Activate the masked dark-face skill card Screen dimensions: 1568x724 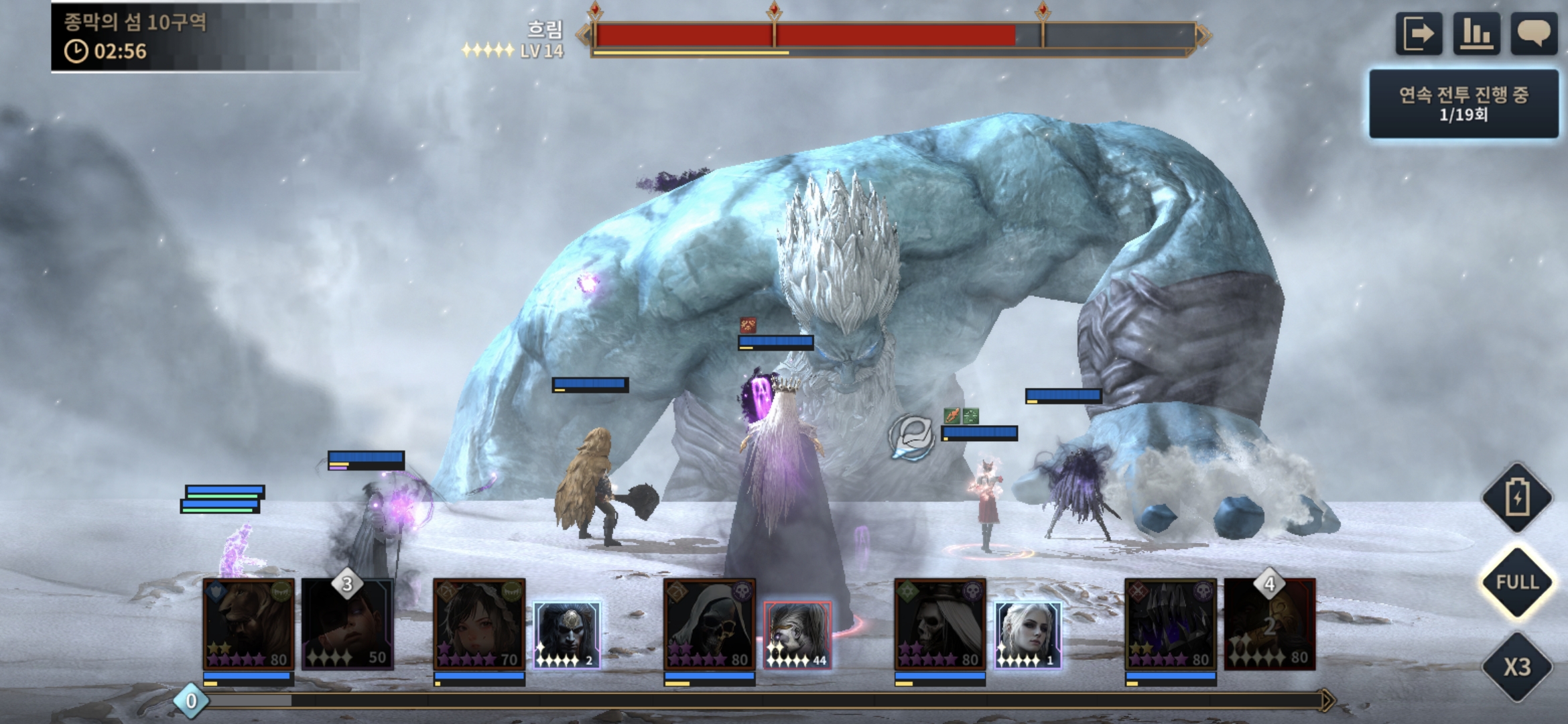[x=567, y=635]
